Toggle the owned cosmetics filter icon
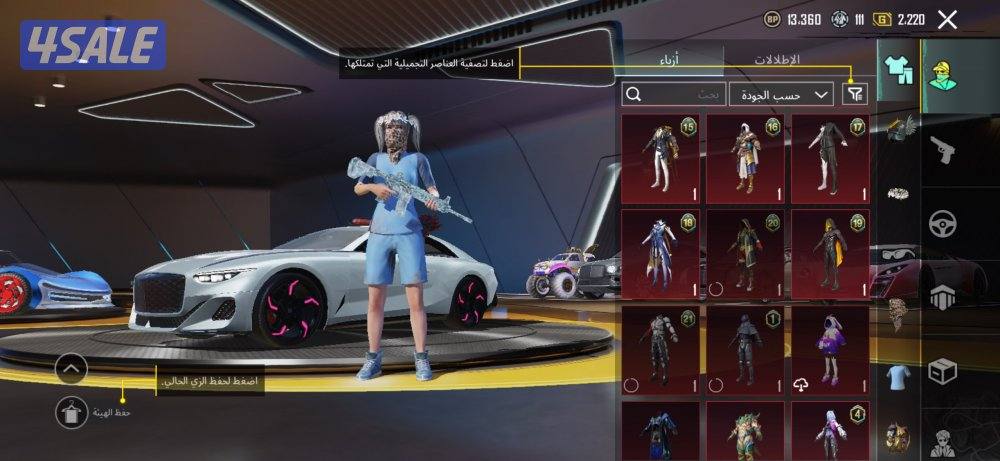 pos(855,94)
